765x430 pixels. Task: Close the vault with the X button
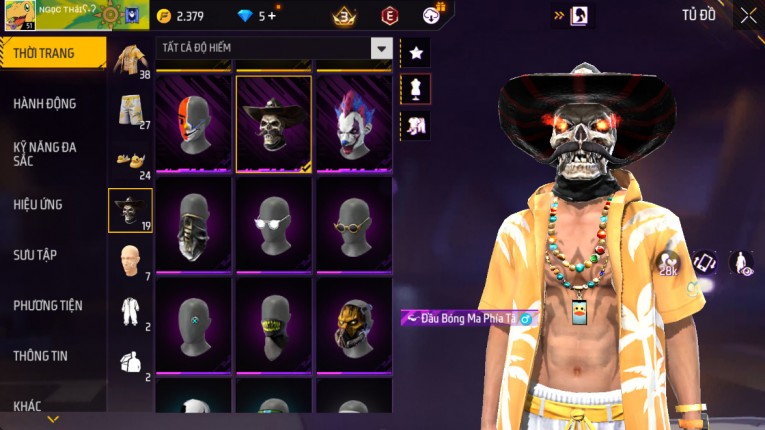[x=748, y=15]
